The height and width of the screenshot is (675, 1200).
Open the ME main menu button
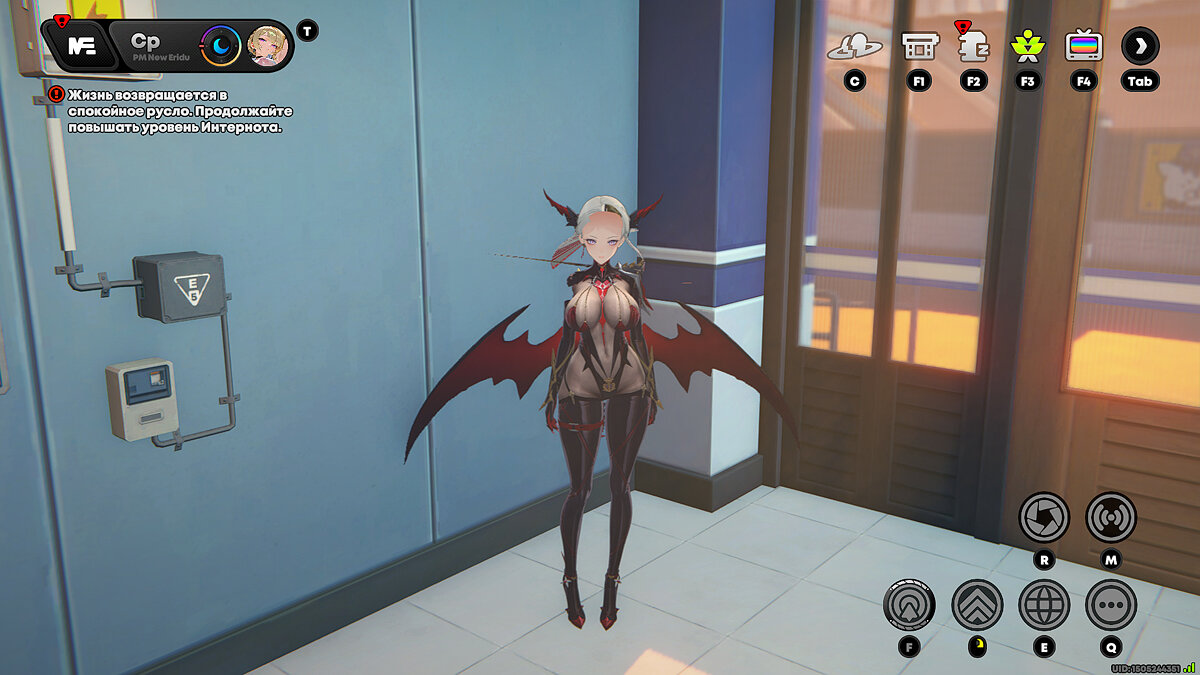[81, 46]
